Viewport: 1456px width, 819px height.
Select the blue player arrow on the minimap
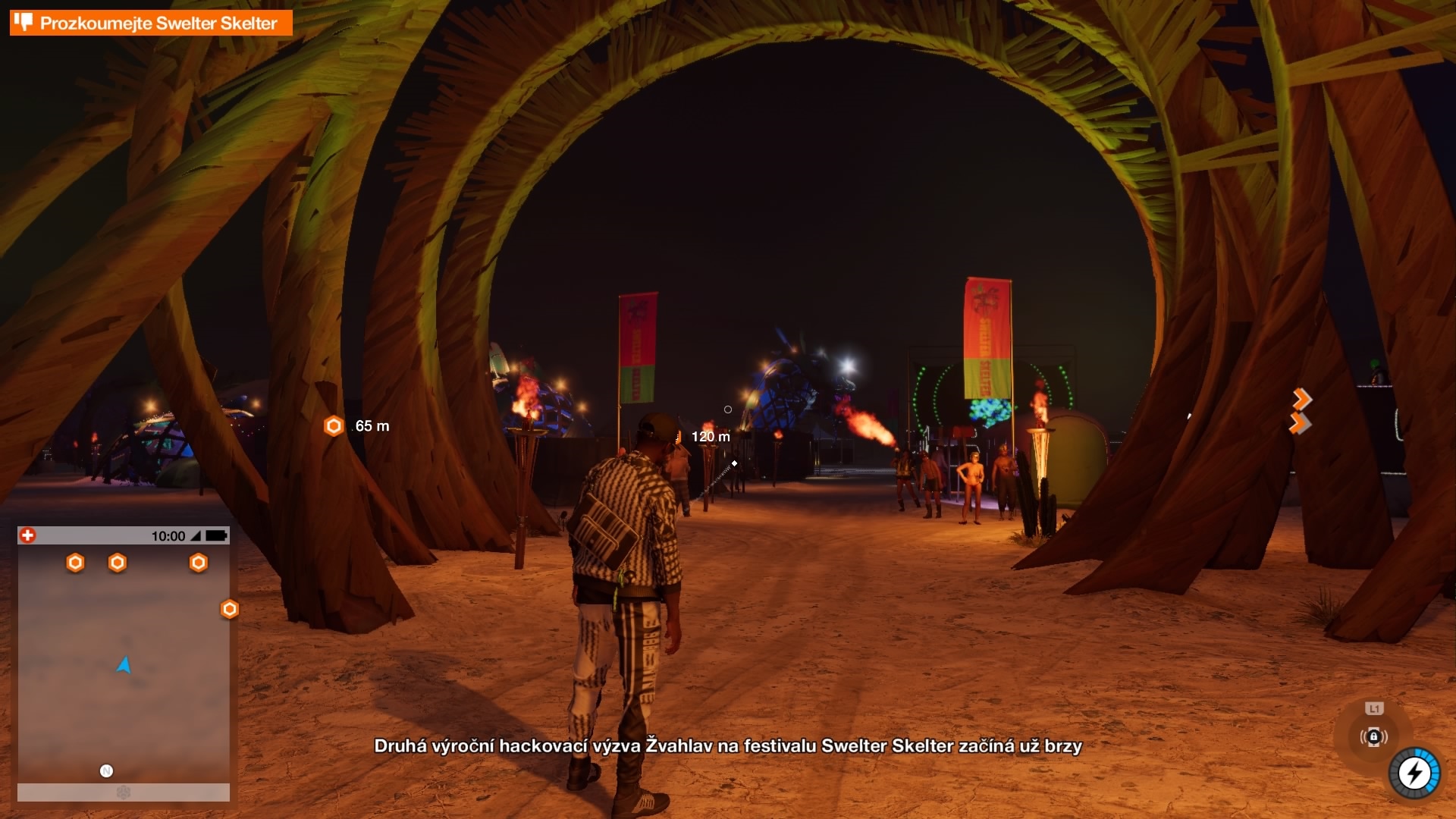tap(124, 665)
